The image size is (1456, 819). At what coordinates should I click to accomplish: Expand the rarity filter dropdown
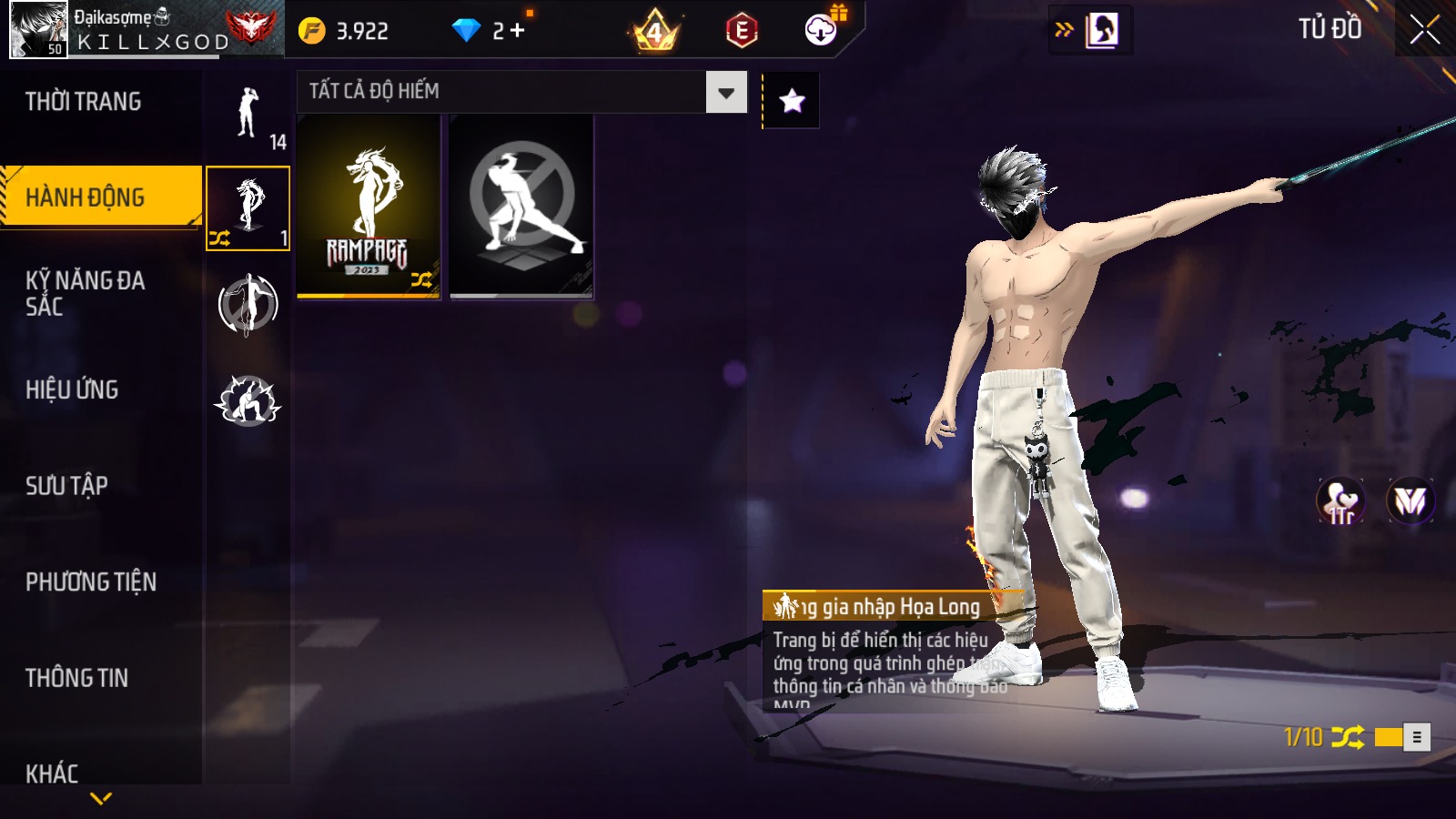tap(726, 92)
